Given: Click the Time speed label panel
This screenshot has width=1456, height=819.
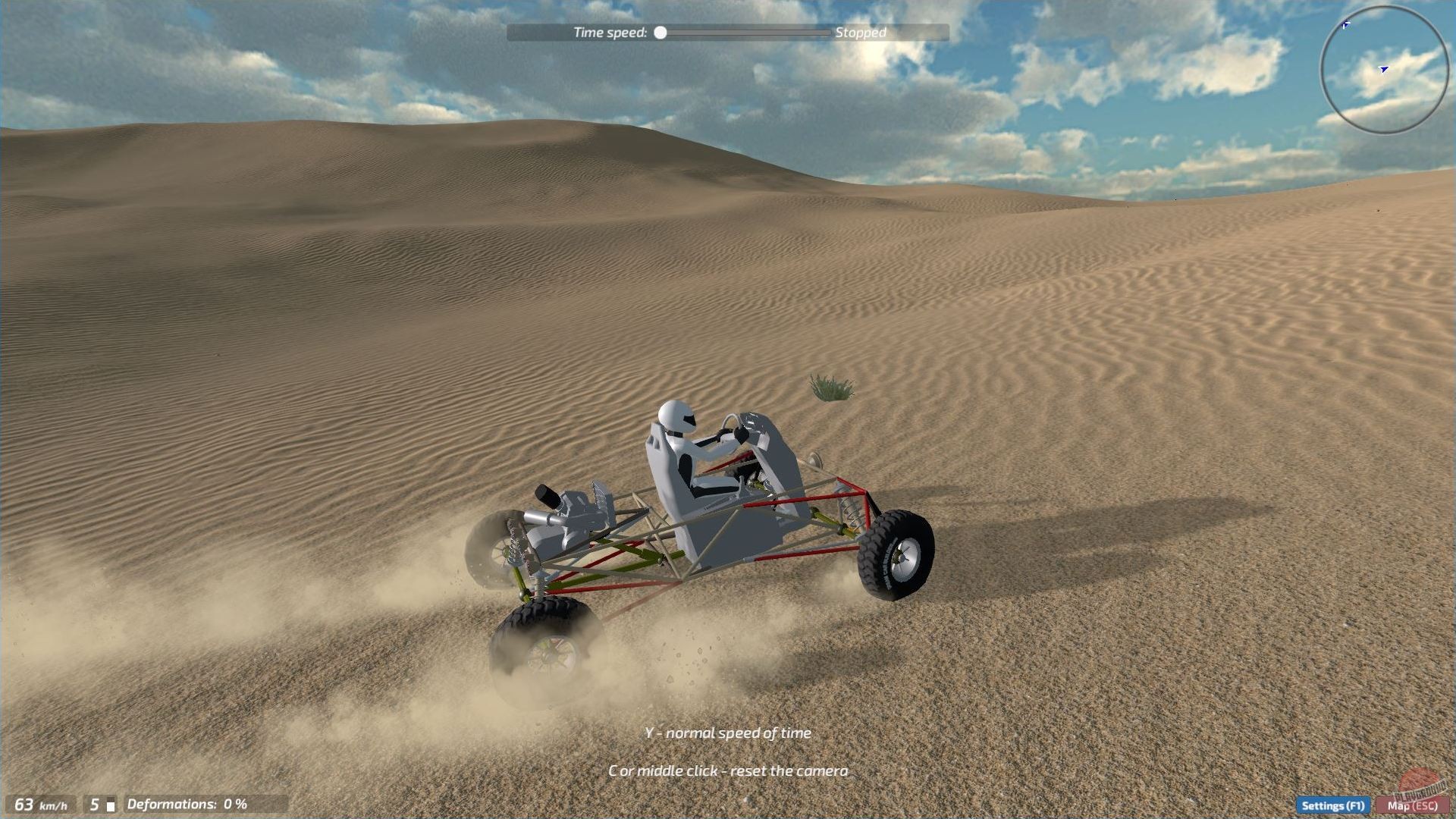Looking at the screenshot, I should 610,33.
